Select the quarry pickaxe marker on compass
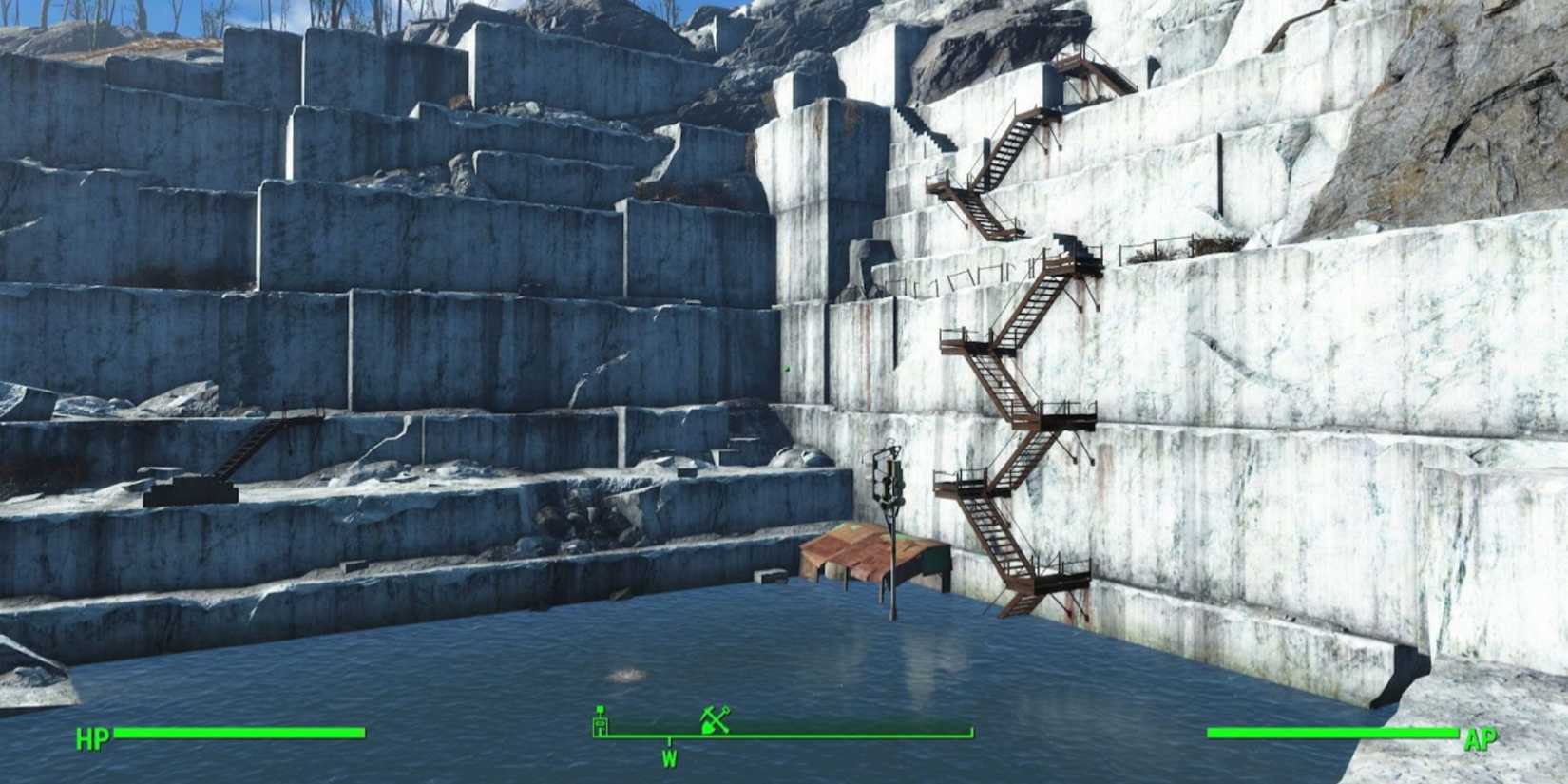Image resolution: width=1568 pixels, height=784 pixels. [714, 720]
